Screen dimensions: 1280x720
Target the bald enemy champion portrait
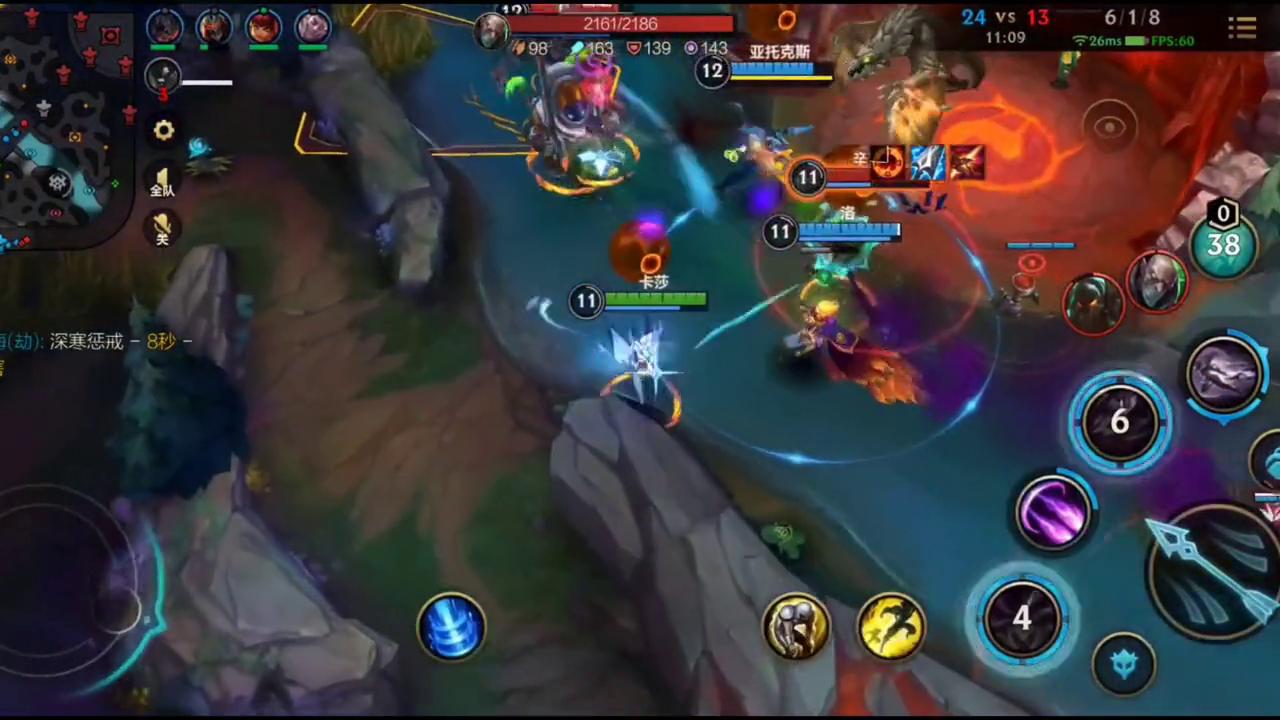click(x=1157, y=282)
